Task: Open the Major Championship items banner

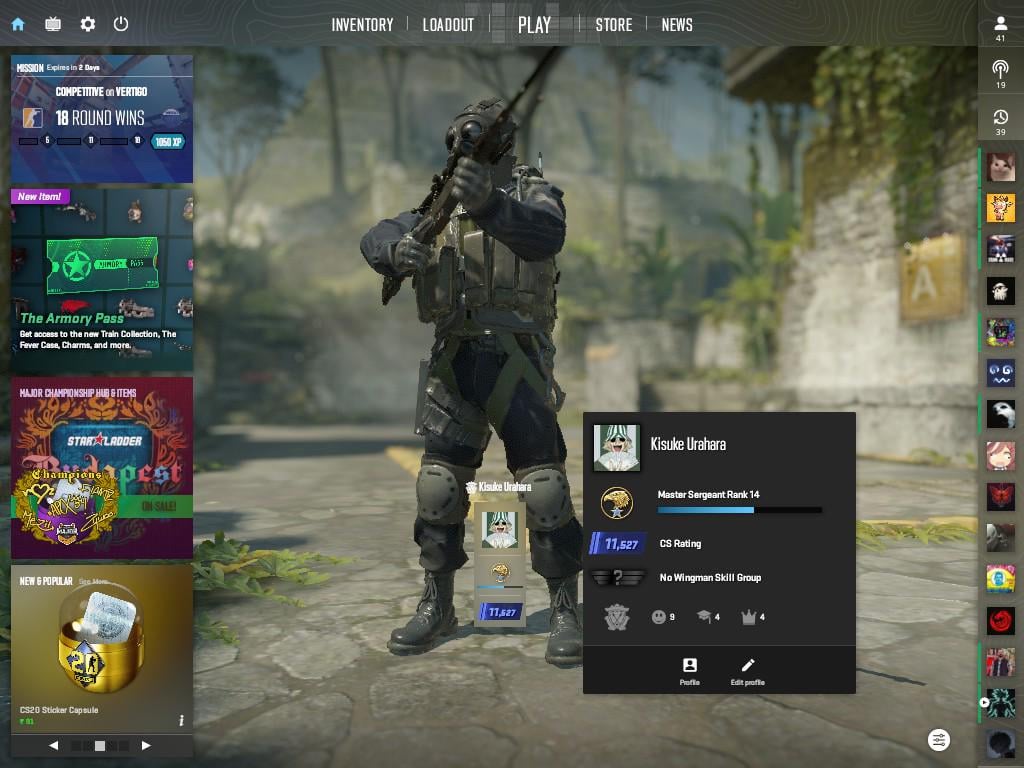Action: pyautogui.click(x=102, y=467)
